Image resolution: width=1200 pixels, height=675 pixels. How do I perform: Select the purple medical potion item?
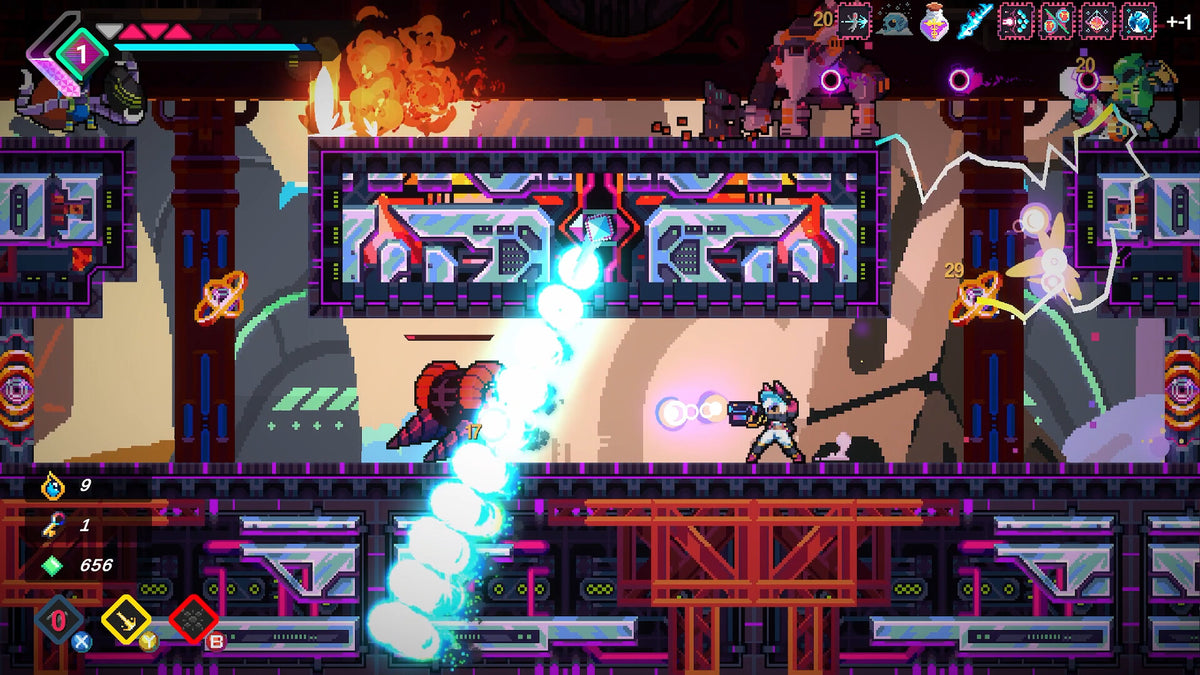[x=934, y=20]
